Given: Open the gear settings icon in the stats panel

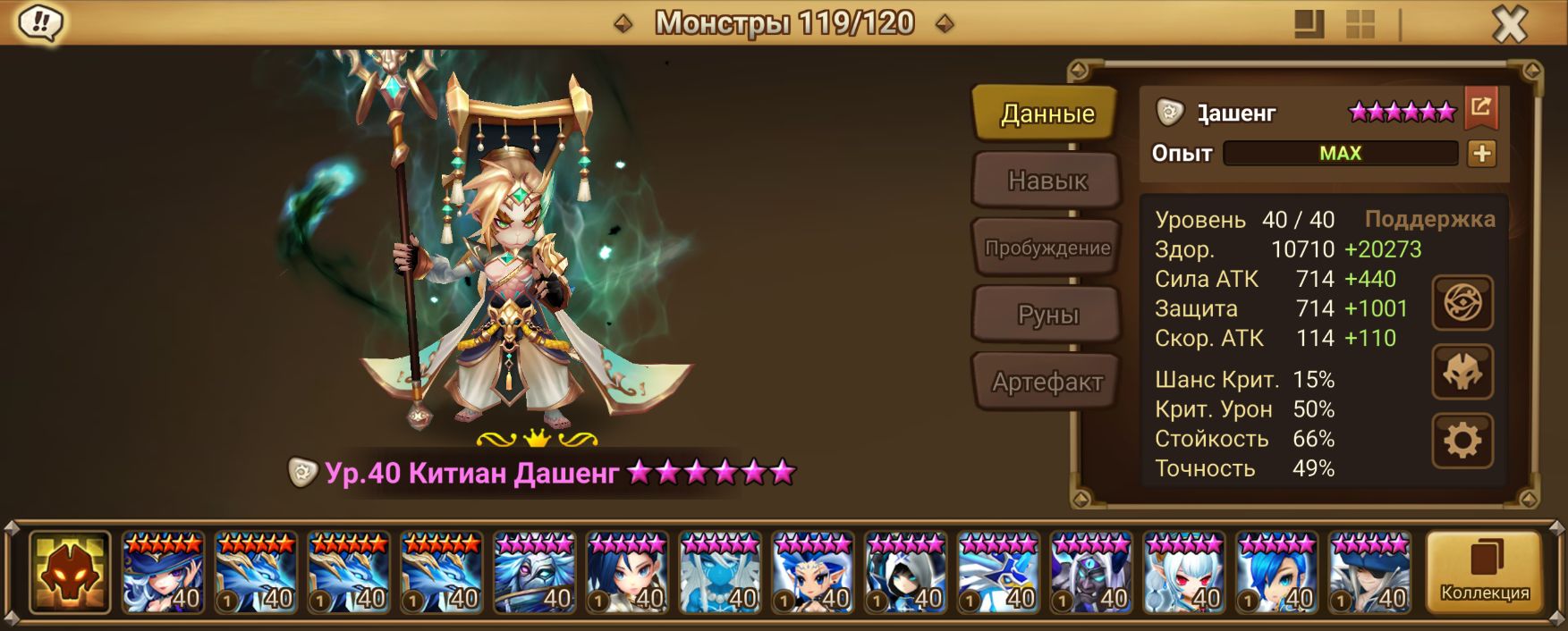Looking at the screenshot, I should 1462,441.
